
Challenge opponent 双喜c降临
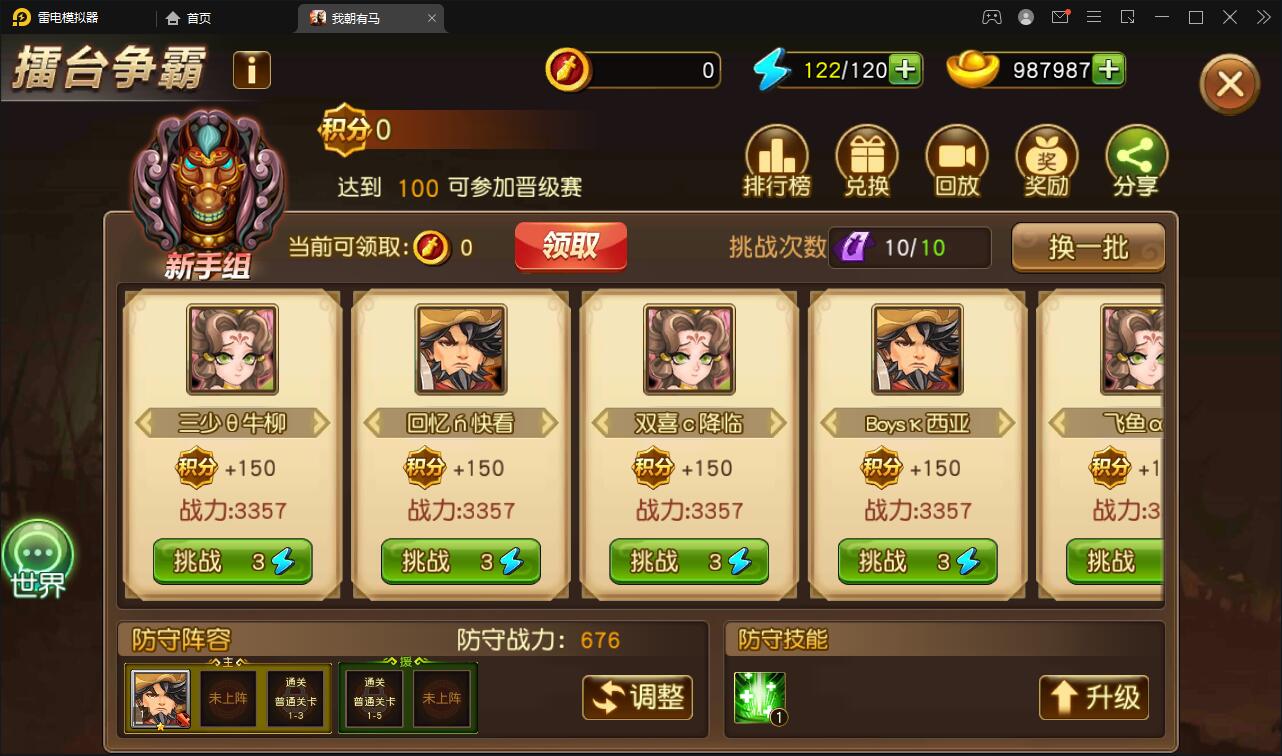tap(688, 561)
